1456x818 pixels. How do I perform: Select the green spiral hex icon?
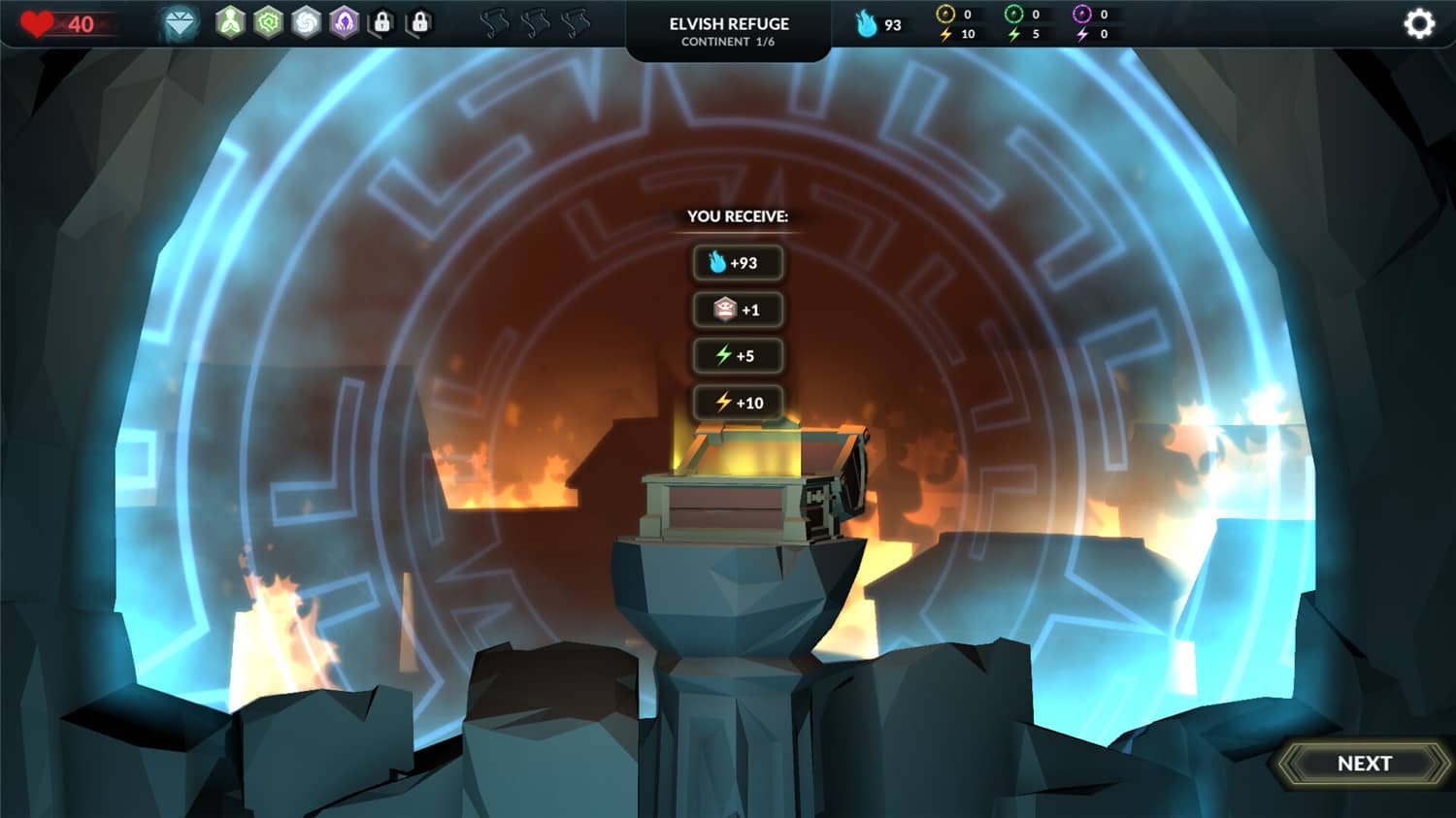[x=268, y=22]
